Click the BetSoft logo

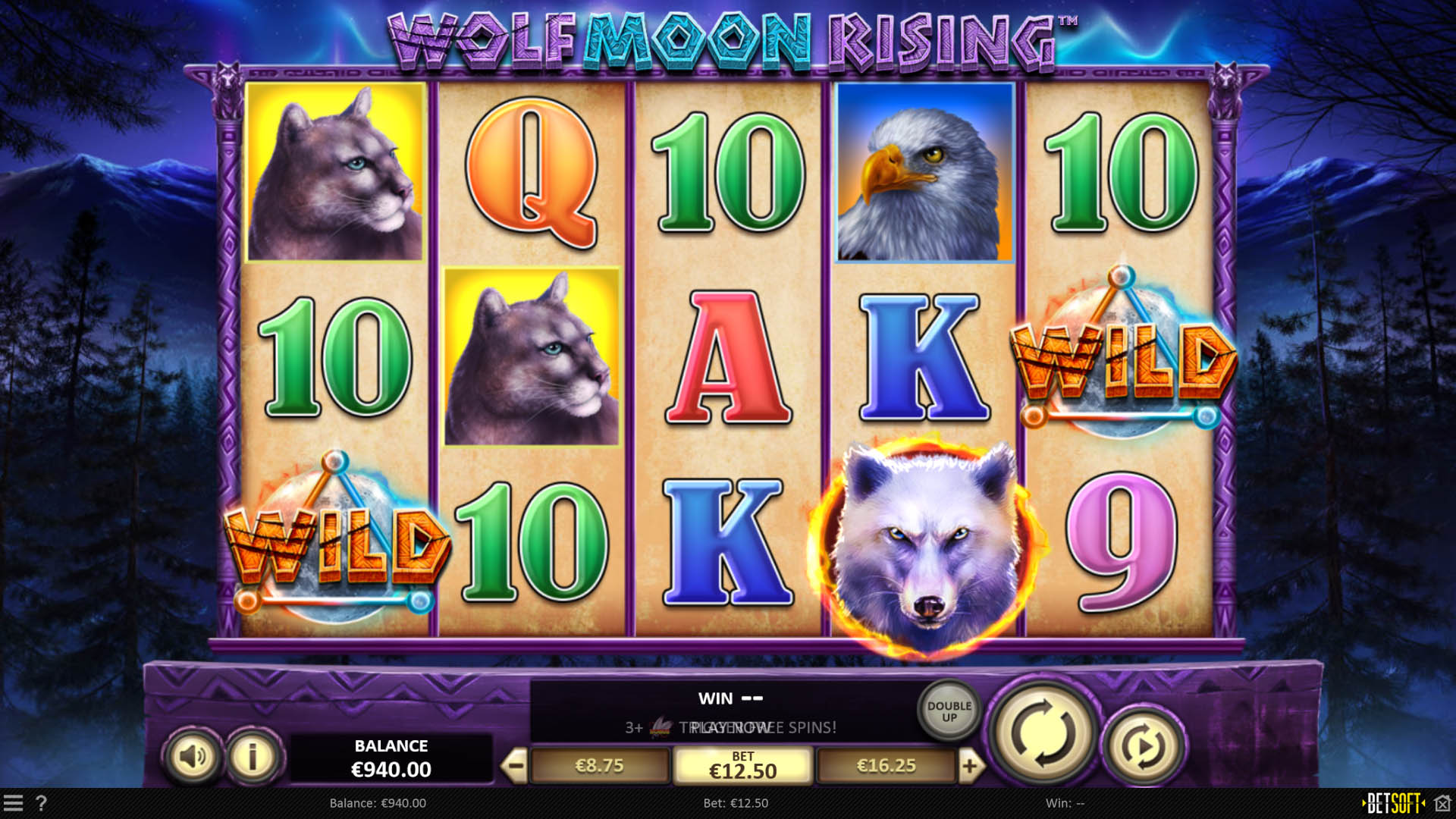[x=1392, y=802]
